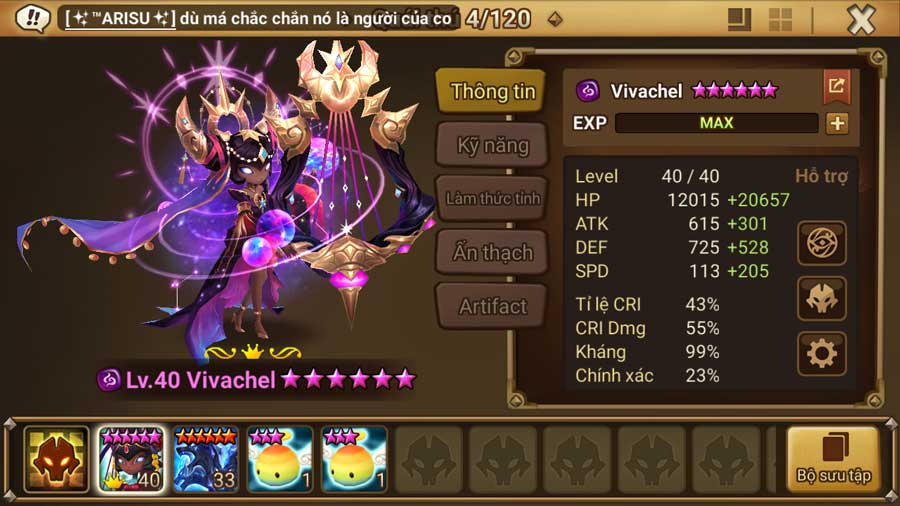Click the spiral swirl icon under Hỗ trợ

point(822,242)
